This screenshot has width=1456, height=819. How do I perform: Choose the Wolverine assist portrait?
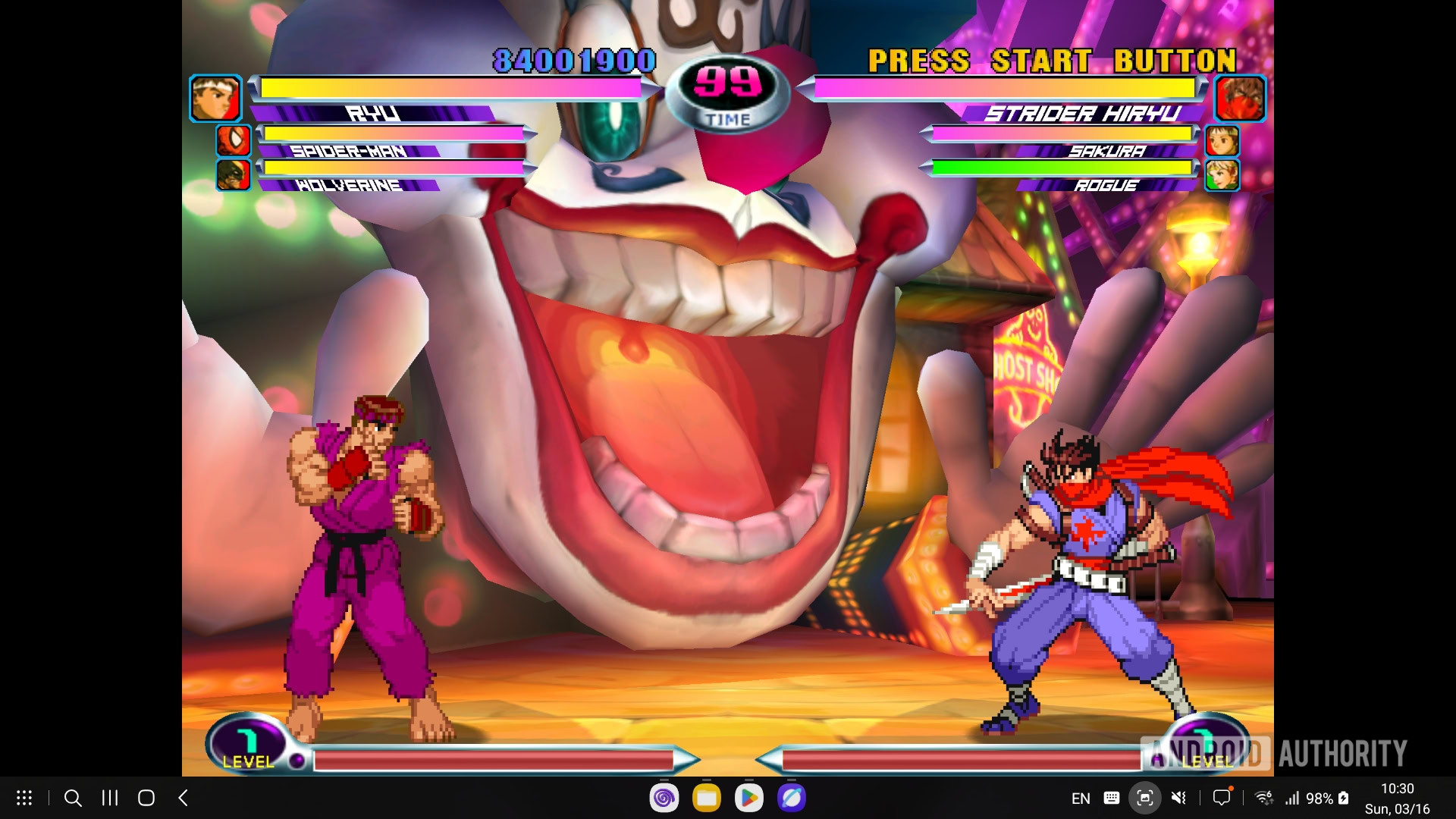click(x=234, y=174)
